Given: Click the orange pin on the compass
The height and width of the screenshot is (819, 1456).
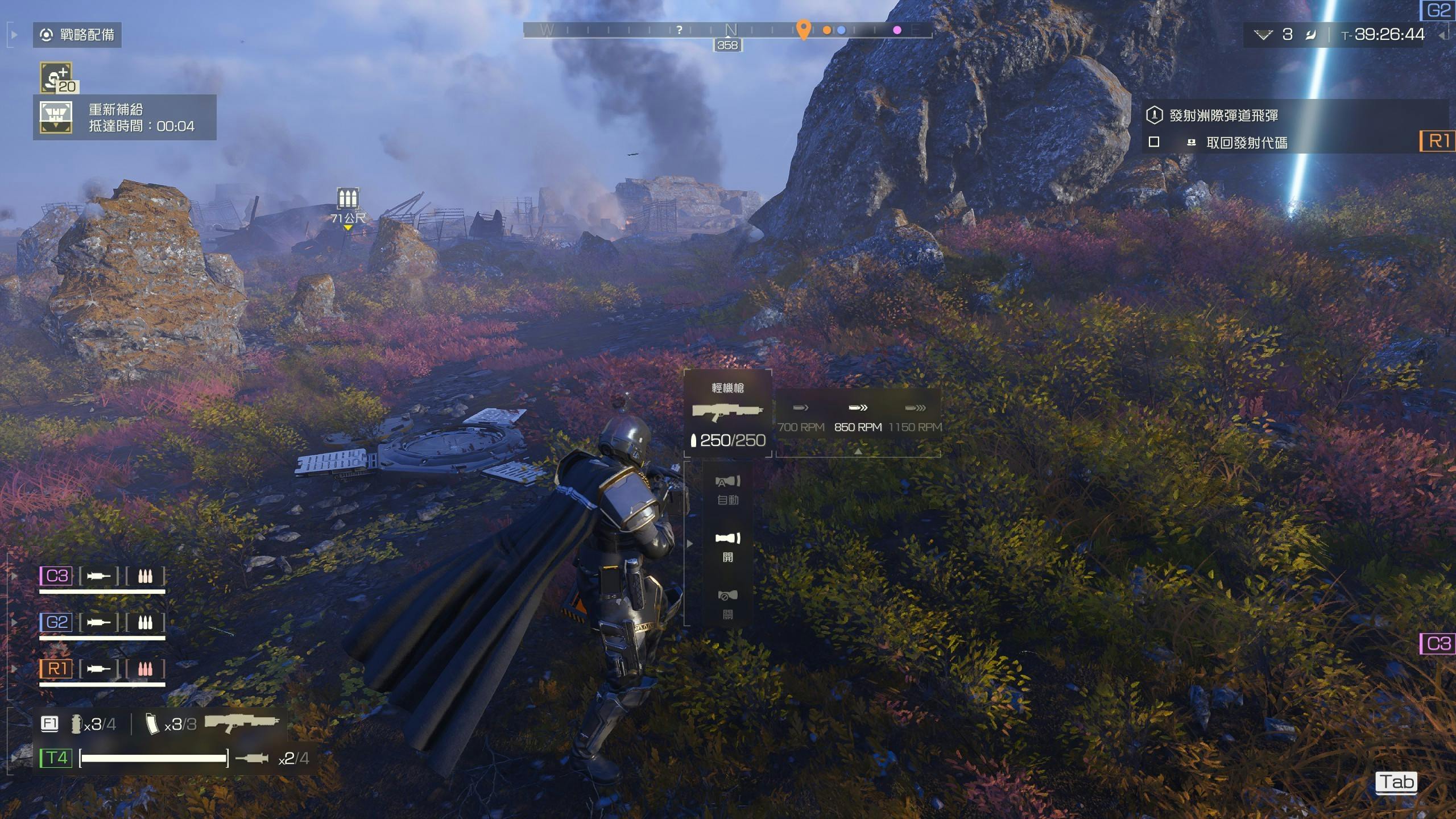Looking at the screenshot, I should [803, 28].
